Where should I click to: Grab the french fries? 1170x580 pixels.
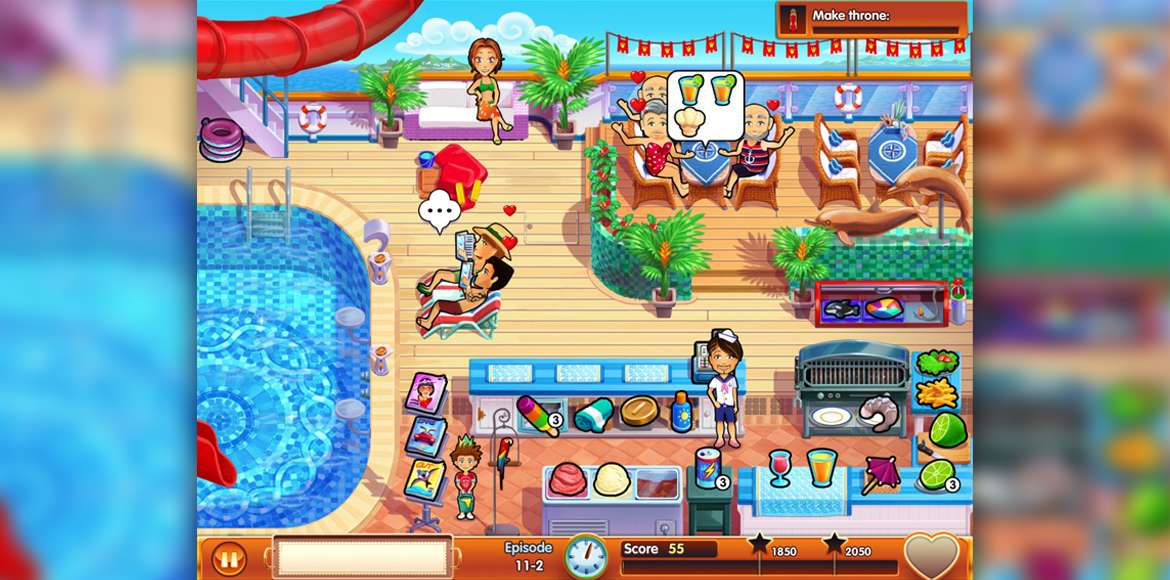[x=936, y=394]
